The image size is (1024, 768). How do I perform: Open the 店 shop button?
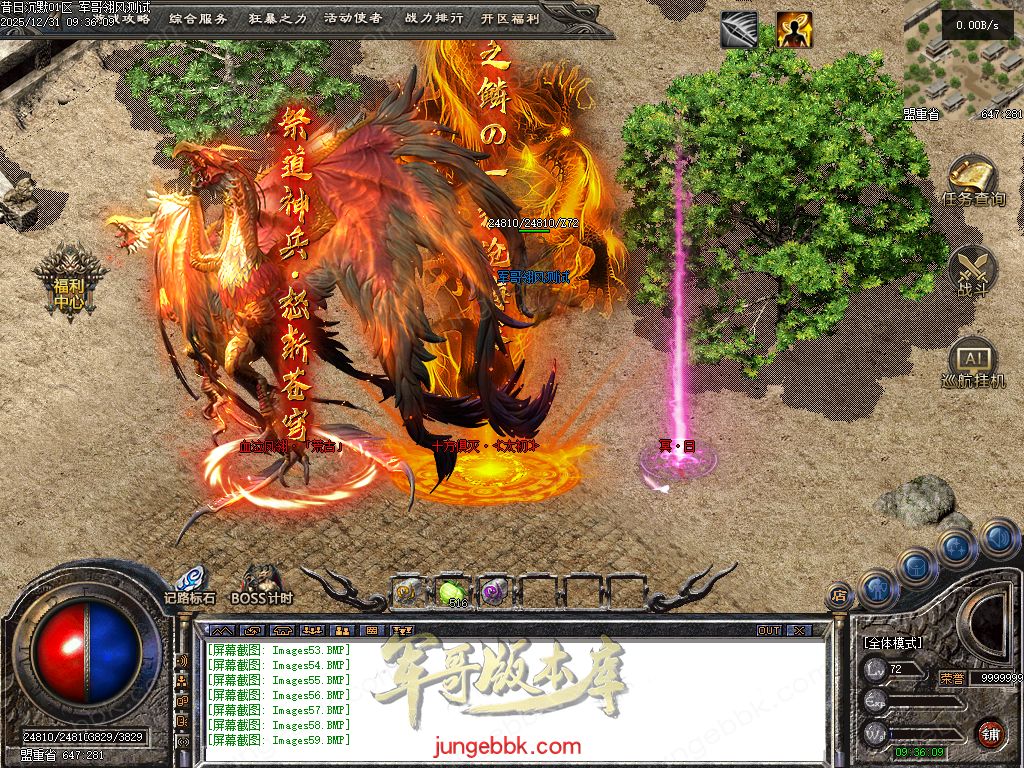pos(840,596)
